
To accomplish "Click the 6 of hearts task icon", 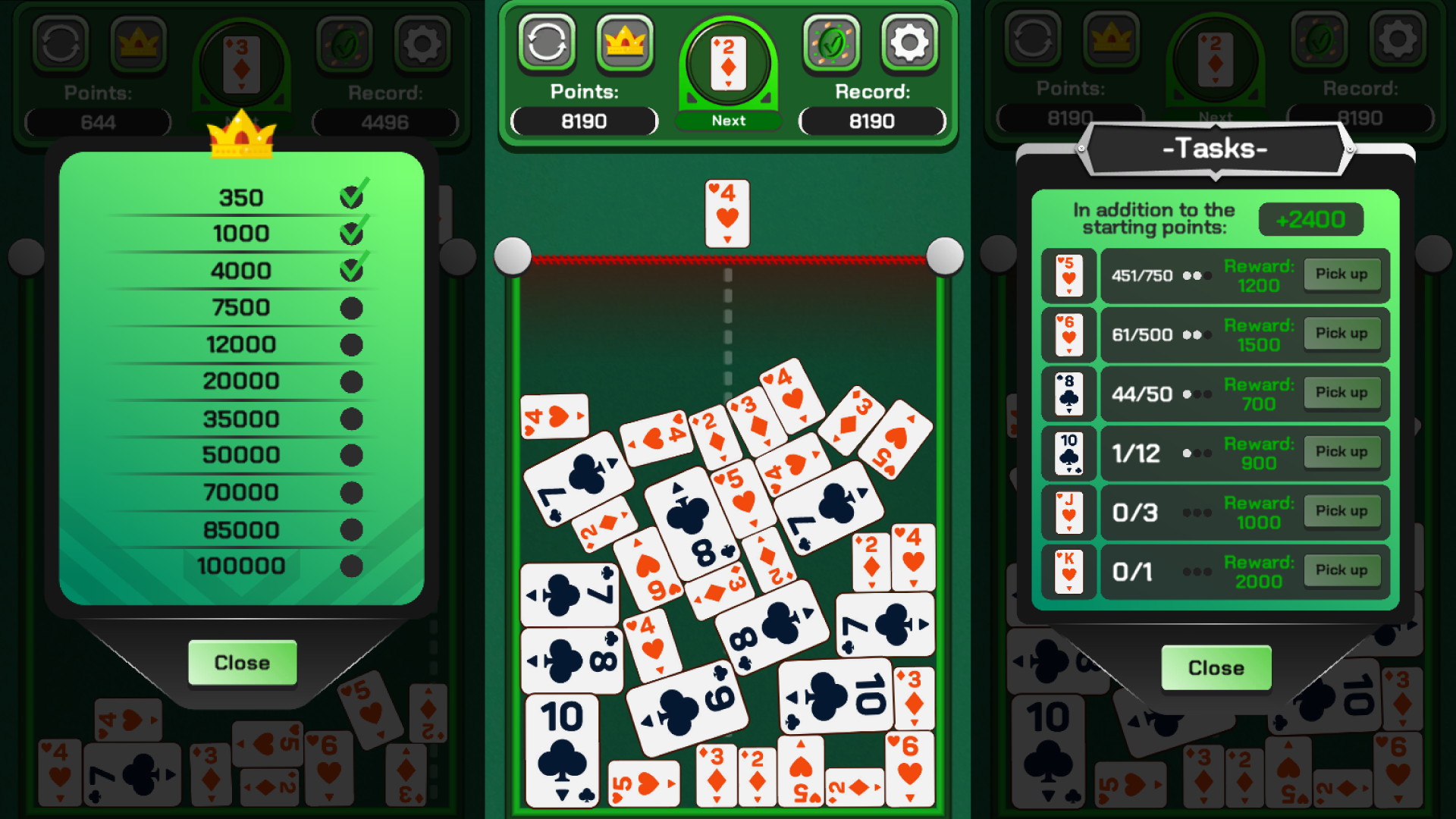I will (x=1068, y=334).
